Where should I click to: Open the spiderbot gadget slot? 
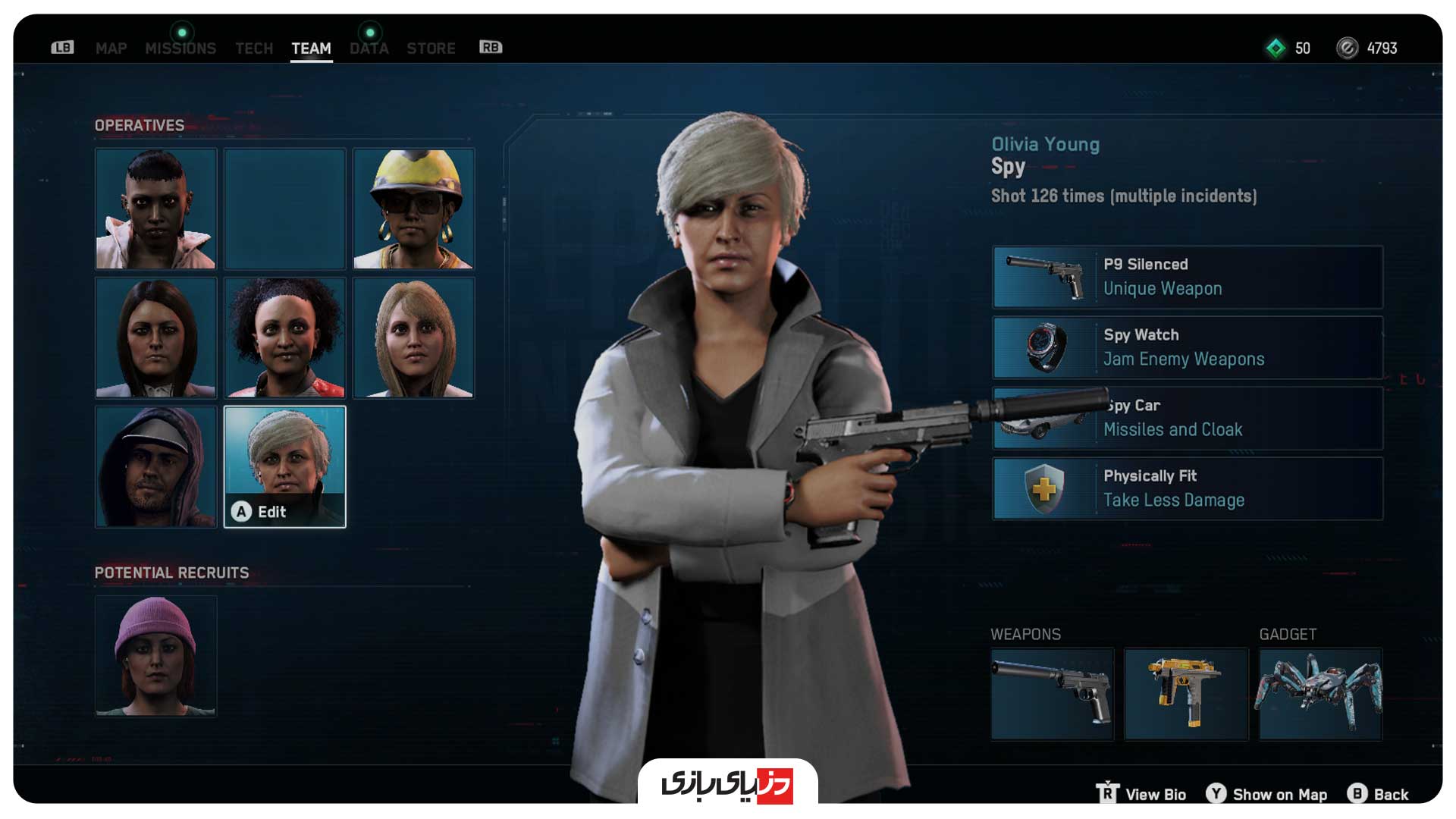click(x=1320, y=693)
